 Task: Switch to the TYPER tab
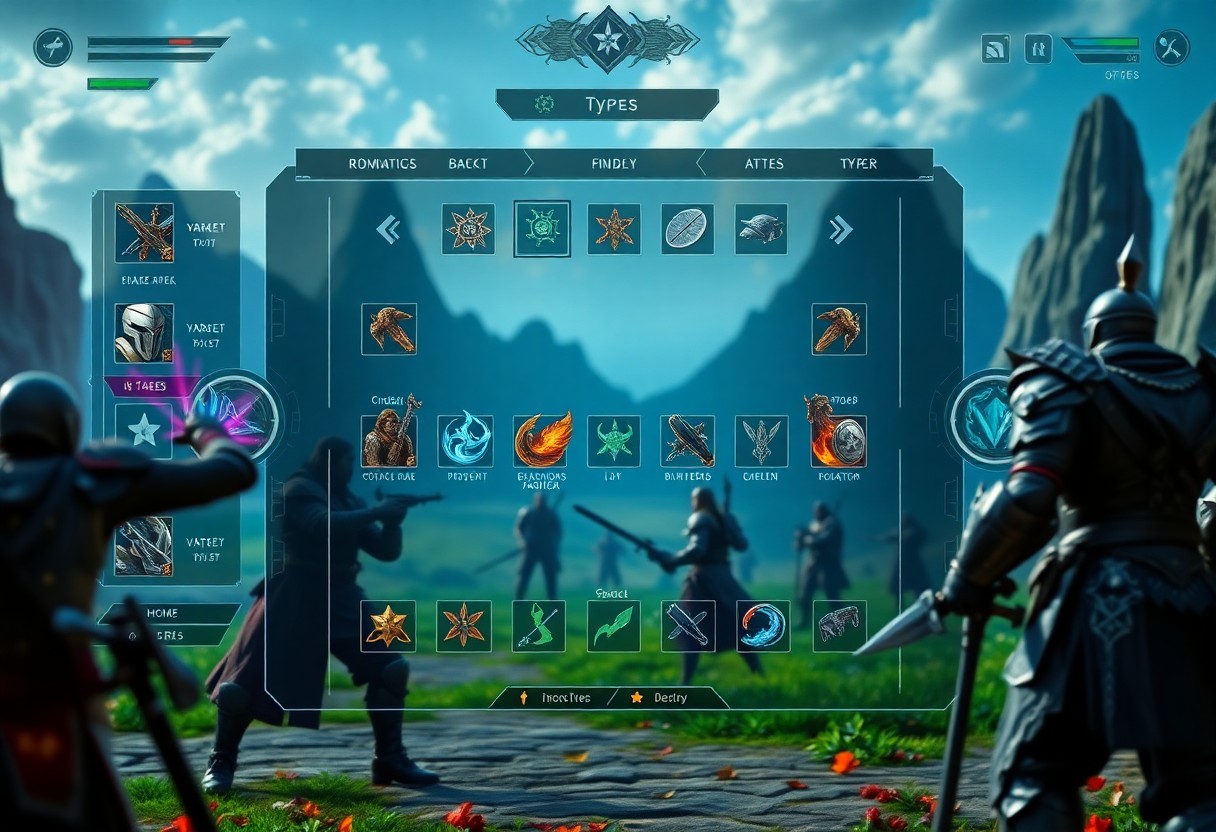[858, 164]
